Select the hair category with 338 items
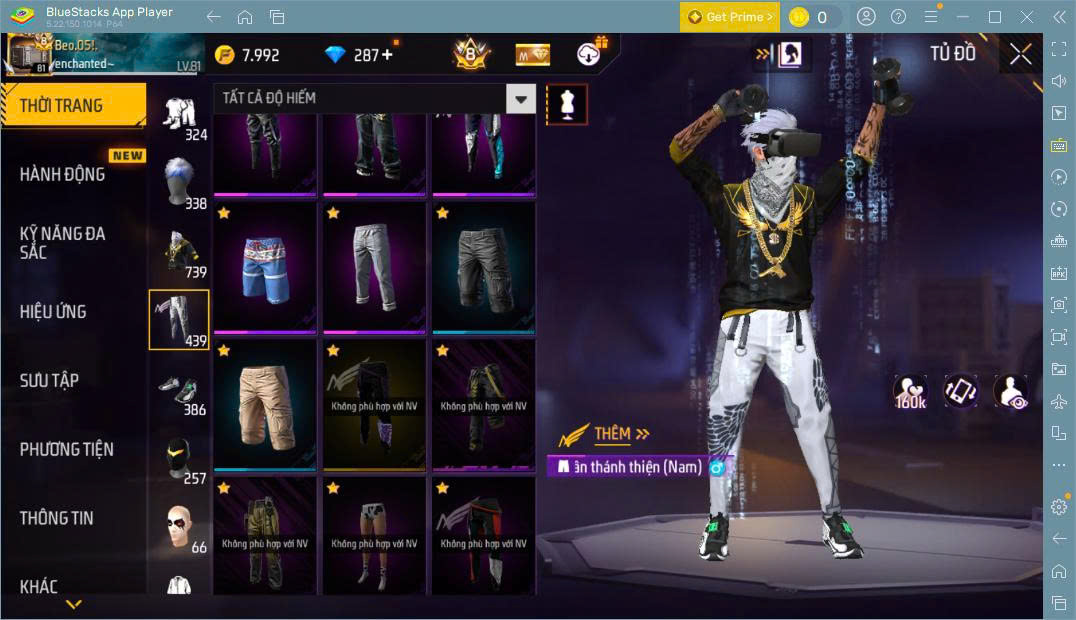1076x620 pixels. pos(179,178)
